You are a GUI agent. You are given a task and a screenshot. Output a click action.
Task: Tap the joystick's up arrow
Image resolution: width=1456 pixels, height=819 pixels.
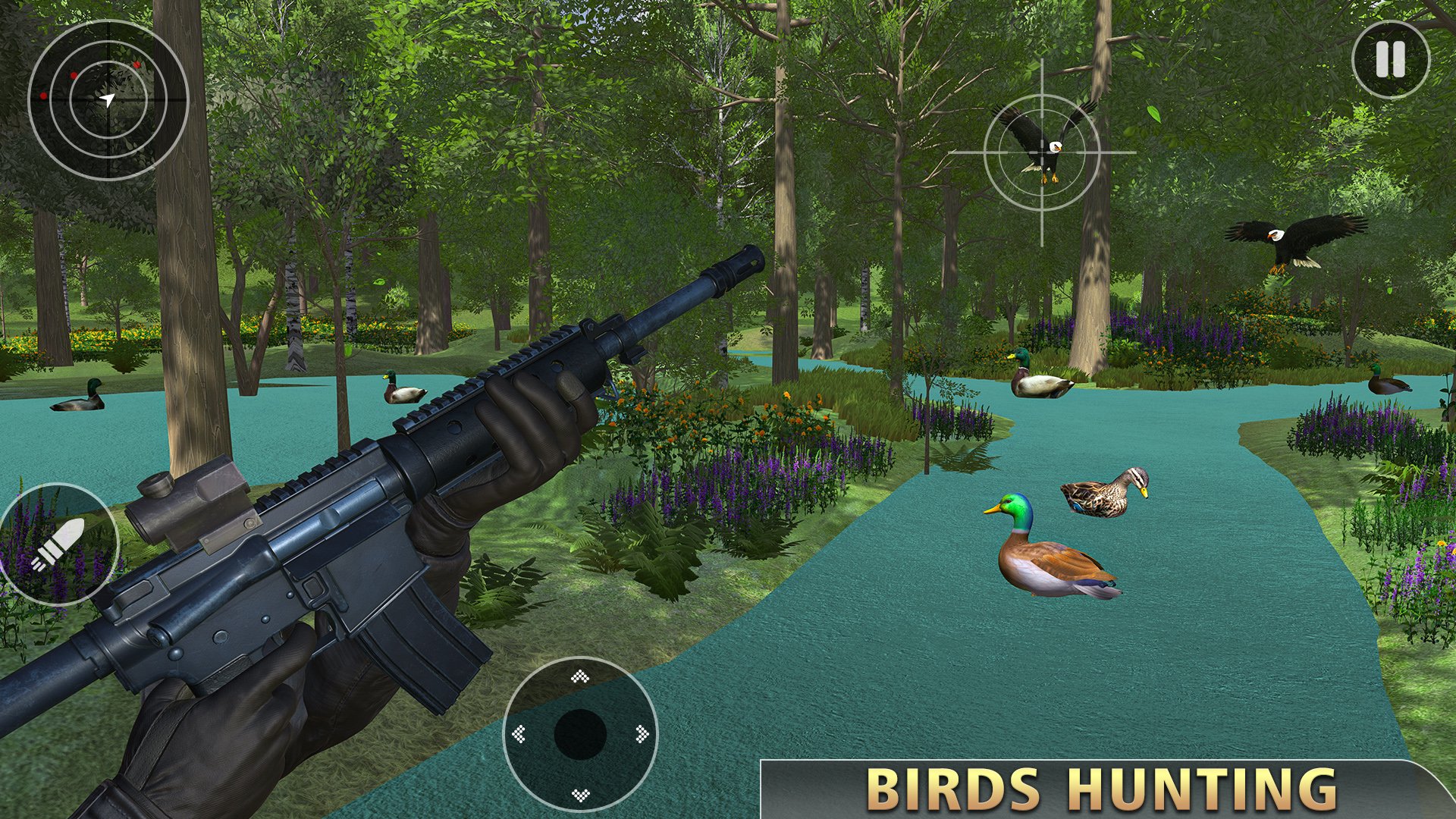pyautogui.click(x=580, y=676)
